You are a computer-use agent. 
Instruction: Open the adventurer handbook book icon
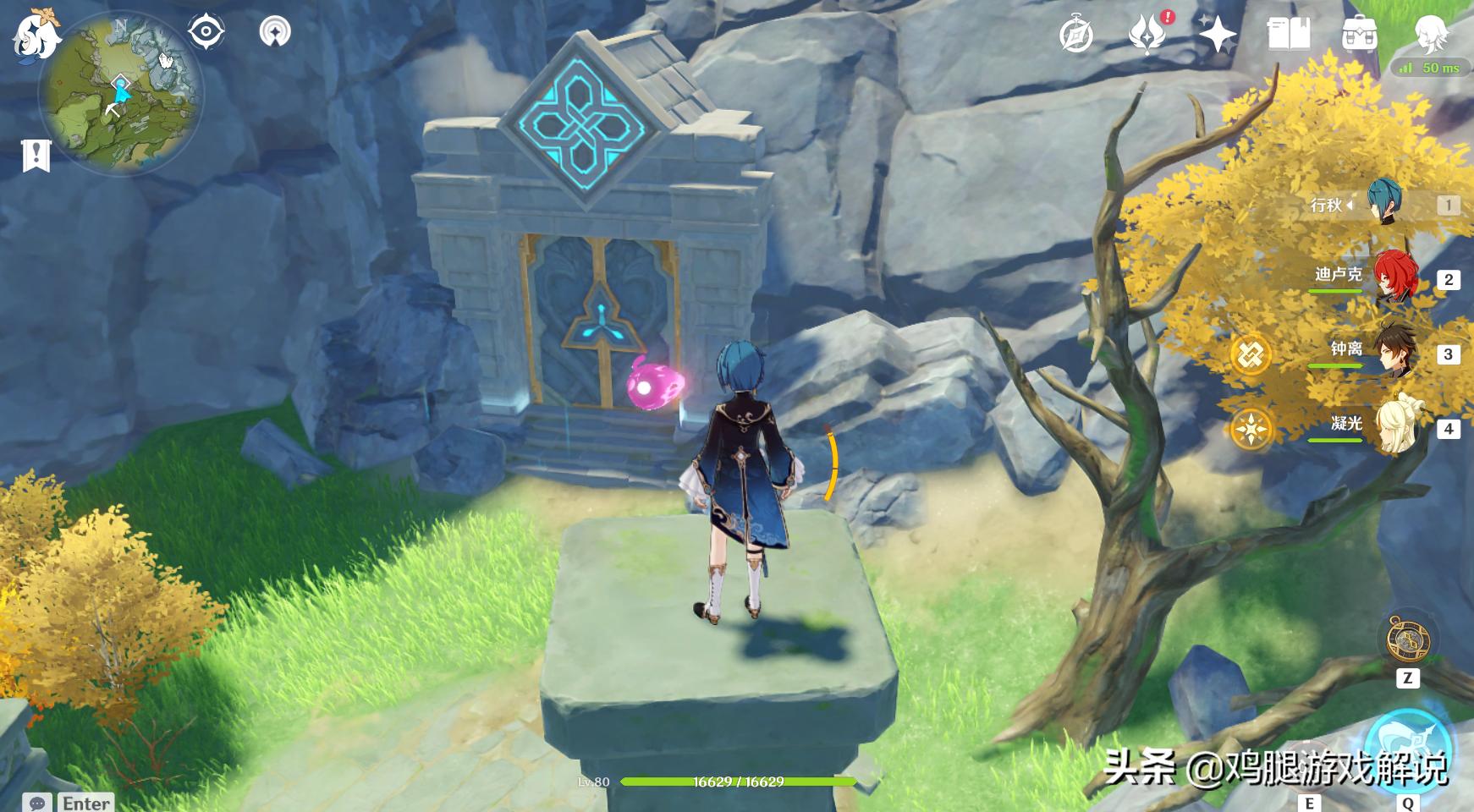(x=1288, y=35)
